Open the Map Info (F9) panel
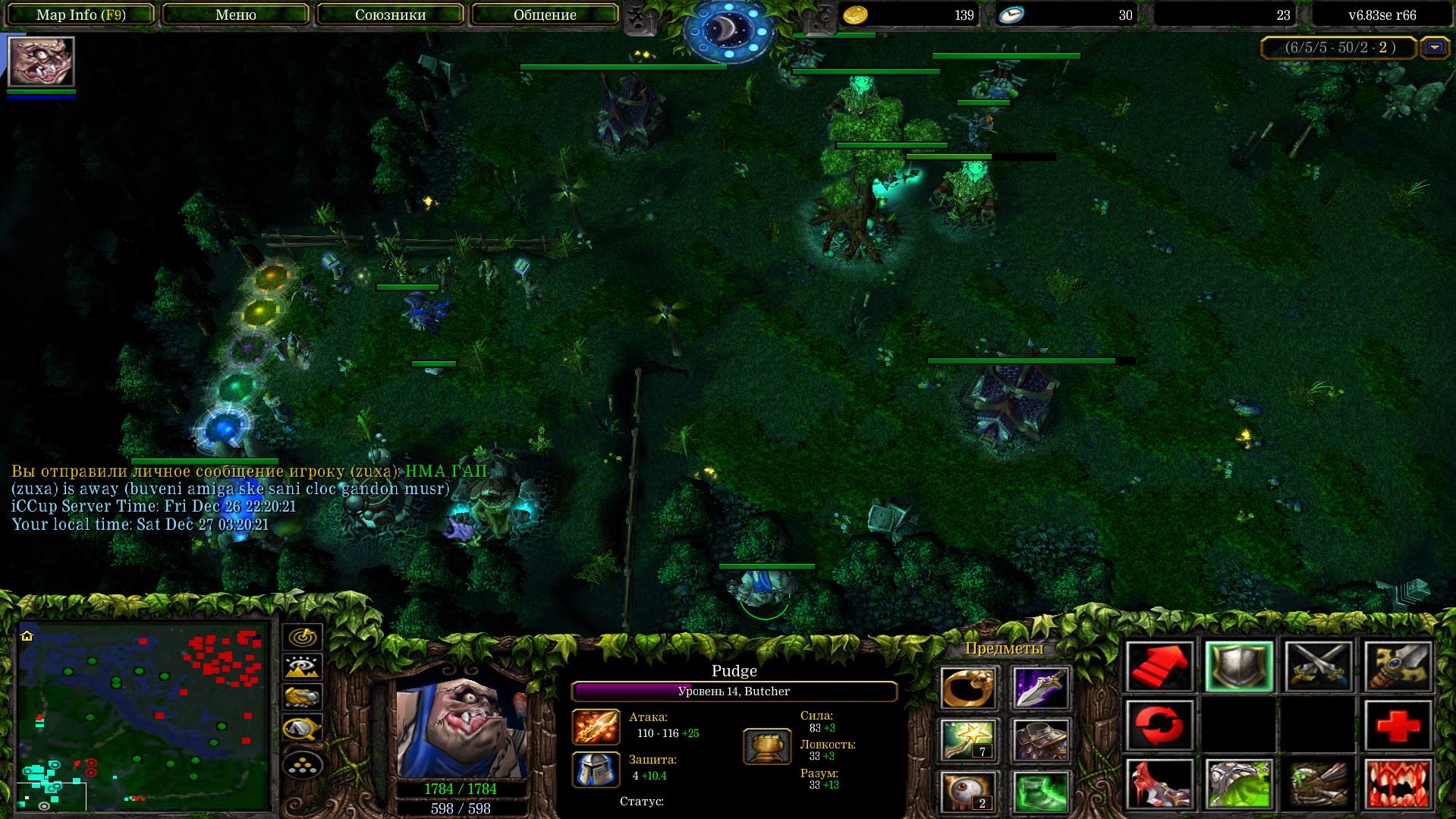 80,14
